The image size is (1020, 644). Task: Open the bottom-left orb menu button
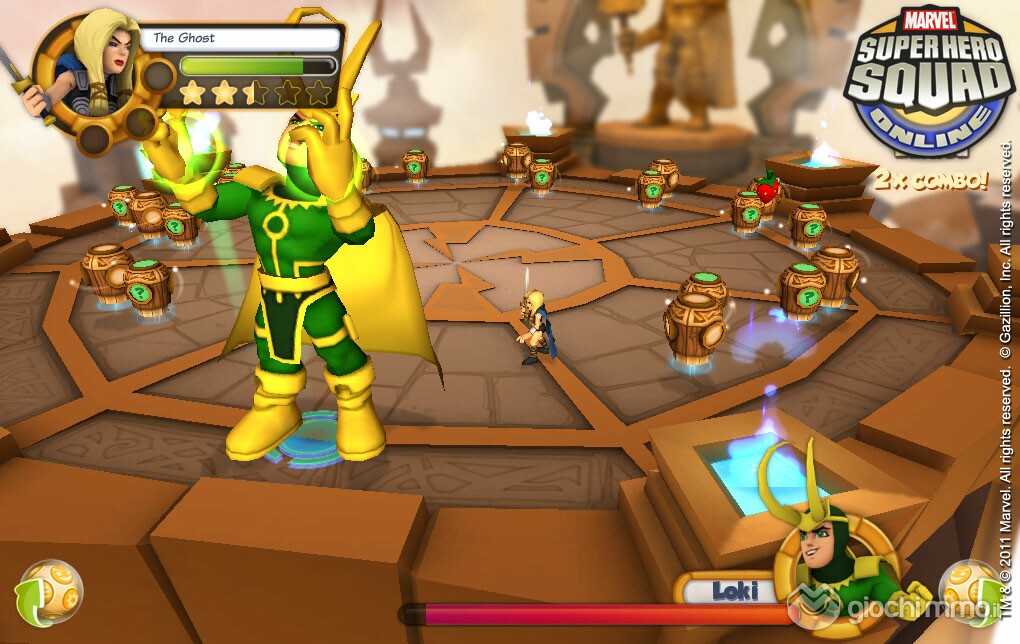[x=49, y=589]
